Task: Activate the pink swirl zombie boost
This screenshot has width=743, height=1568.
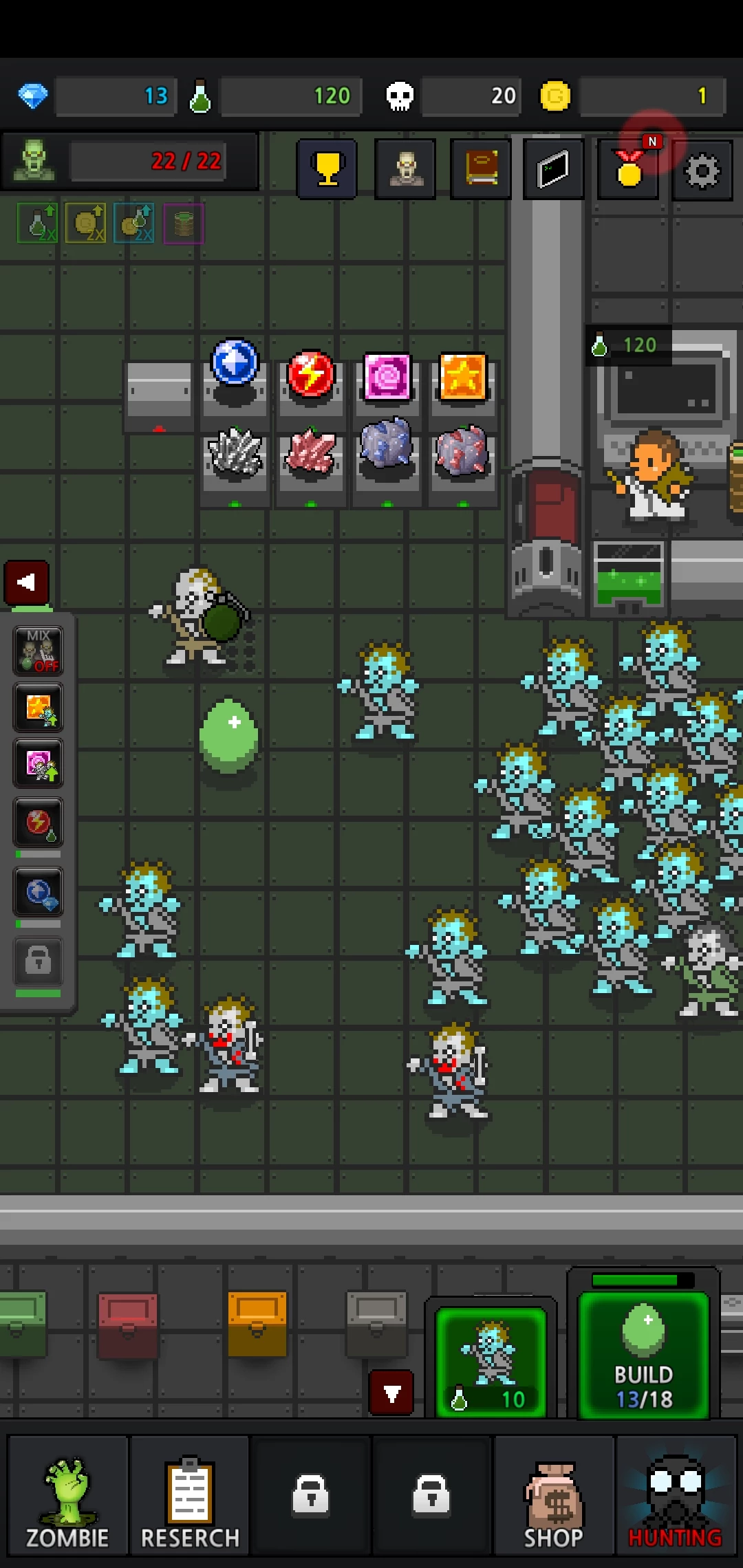Action: click(x=38, y=764)
